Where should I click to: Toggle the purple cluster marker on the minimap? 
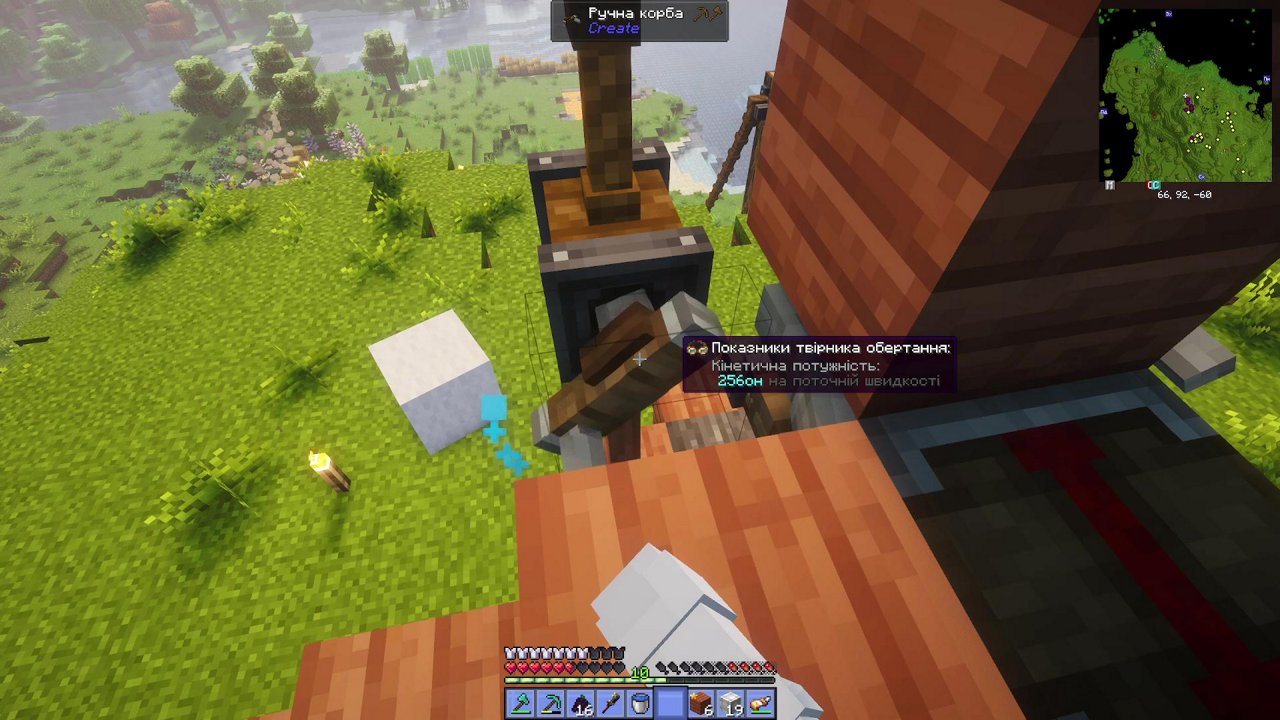1189,105
